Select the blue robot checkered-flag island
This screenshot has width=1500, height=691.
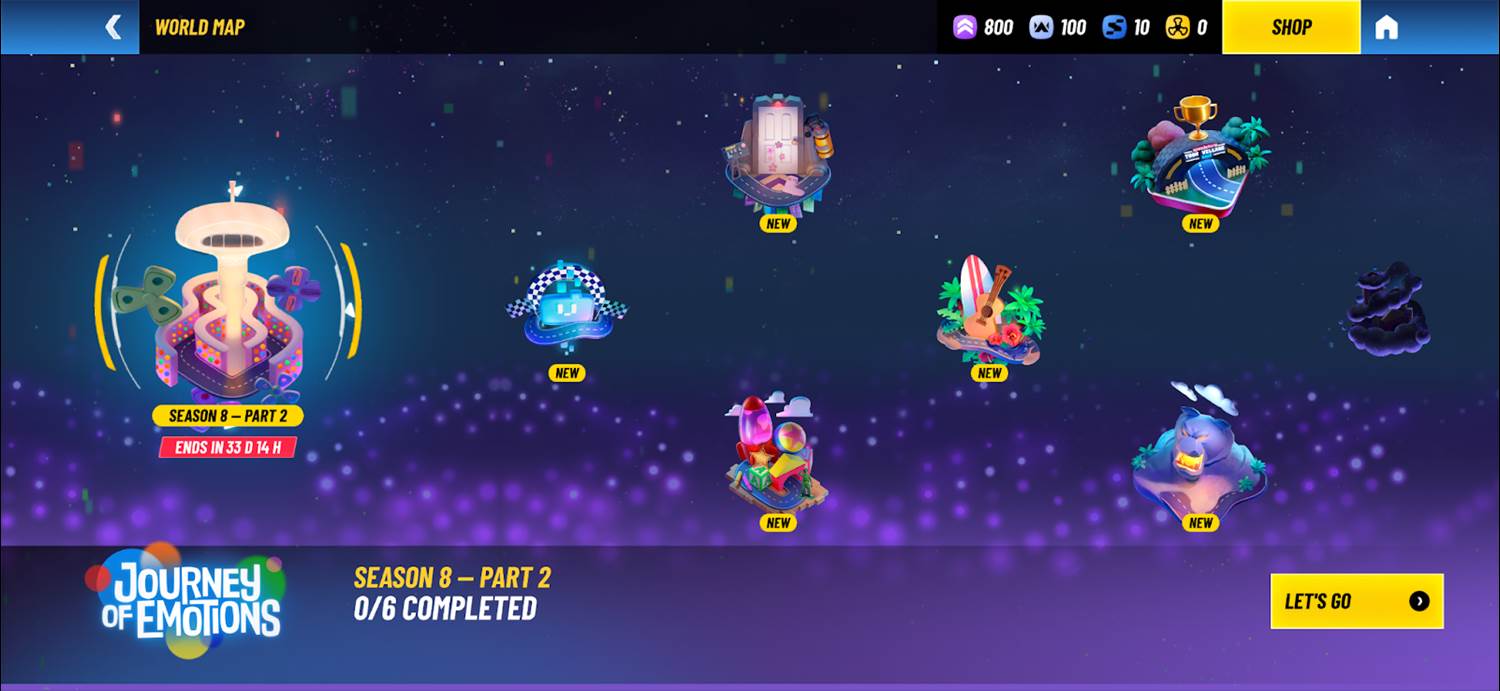(566, 307)
